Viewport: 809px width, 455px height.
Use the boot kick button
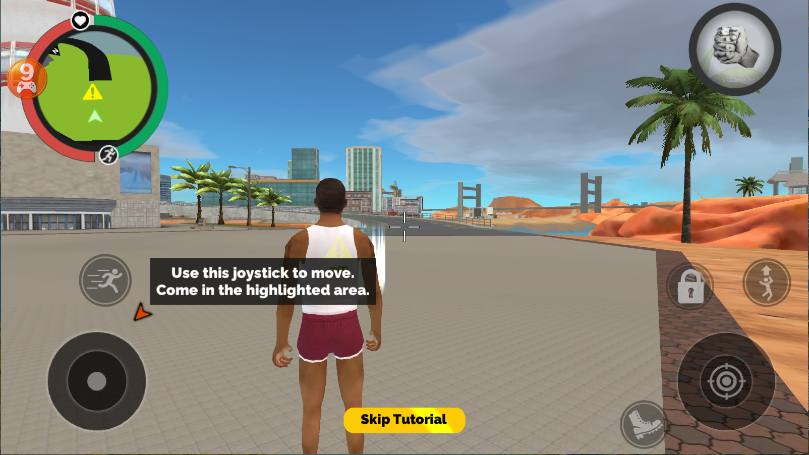tap(641, 423)
